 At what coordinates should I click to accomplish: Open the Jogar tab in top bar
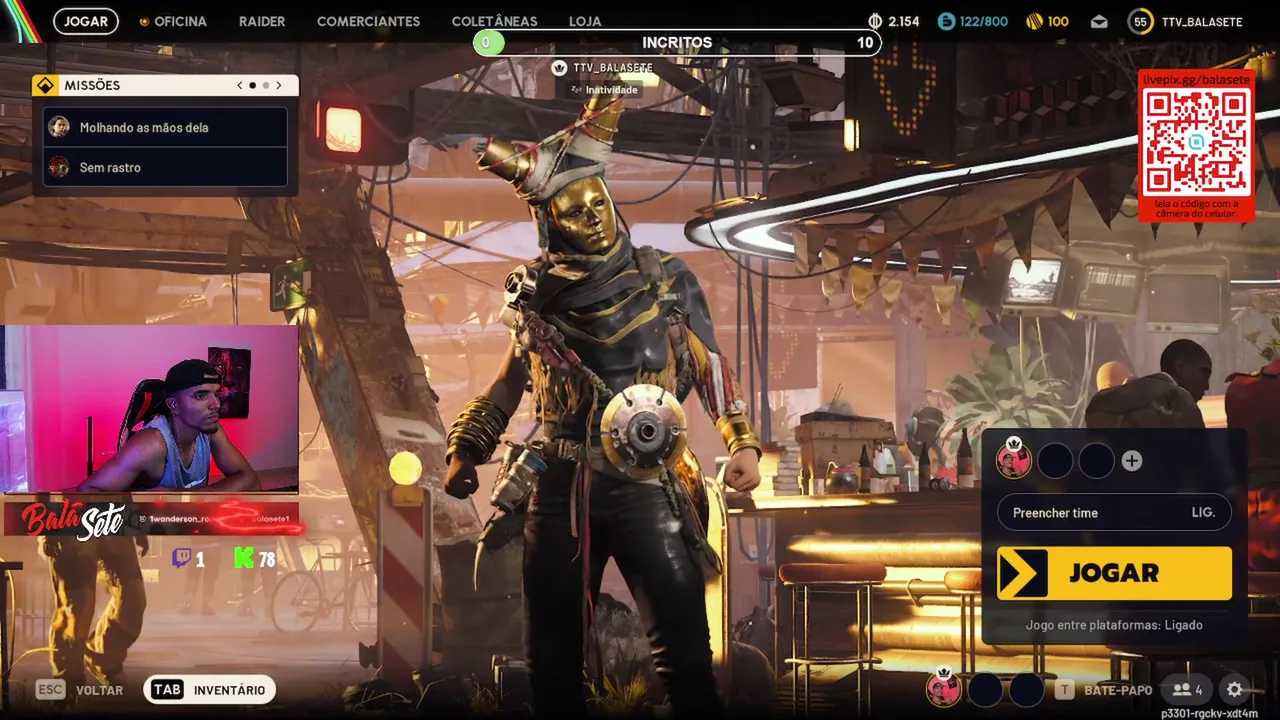click(x=86, y=21)
